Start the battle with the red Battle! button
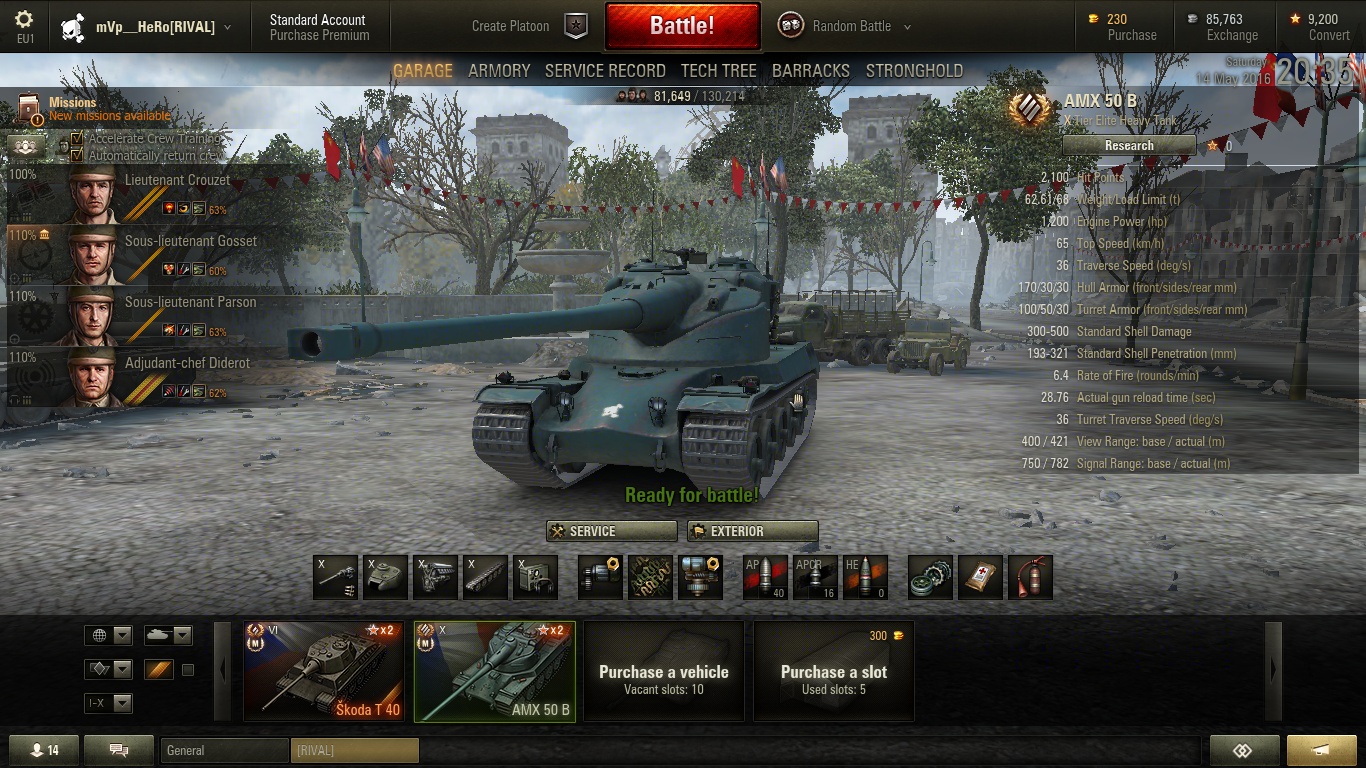This screenshot has height=768, width=1366. click(682, 26)
